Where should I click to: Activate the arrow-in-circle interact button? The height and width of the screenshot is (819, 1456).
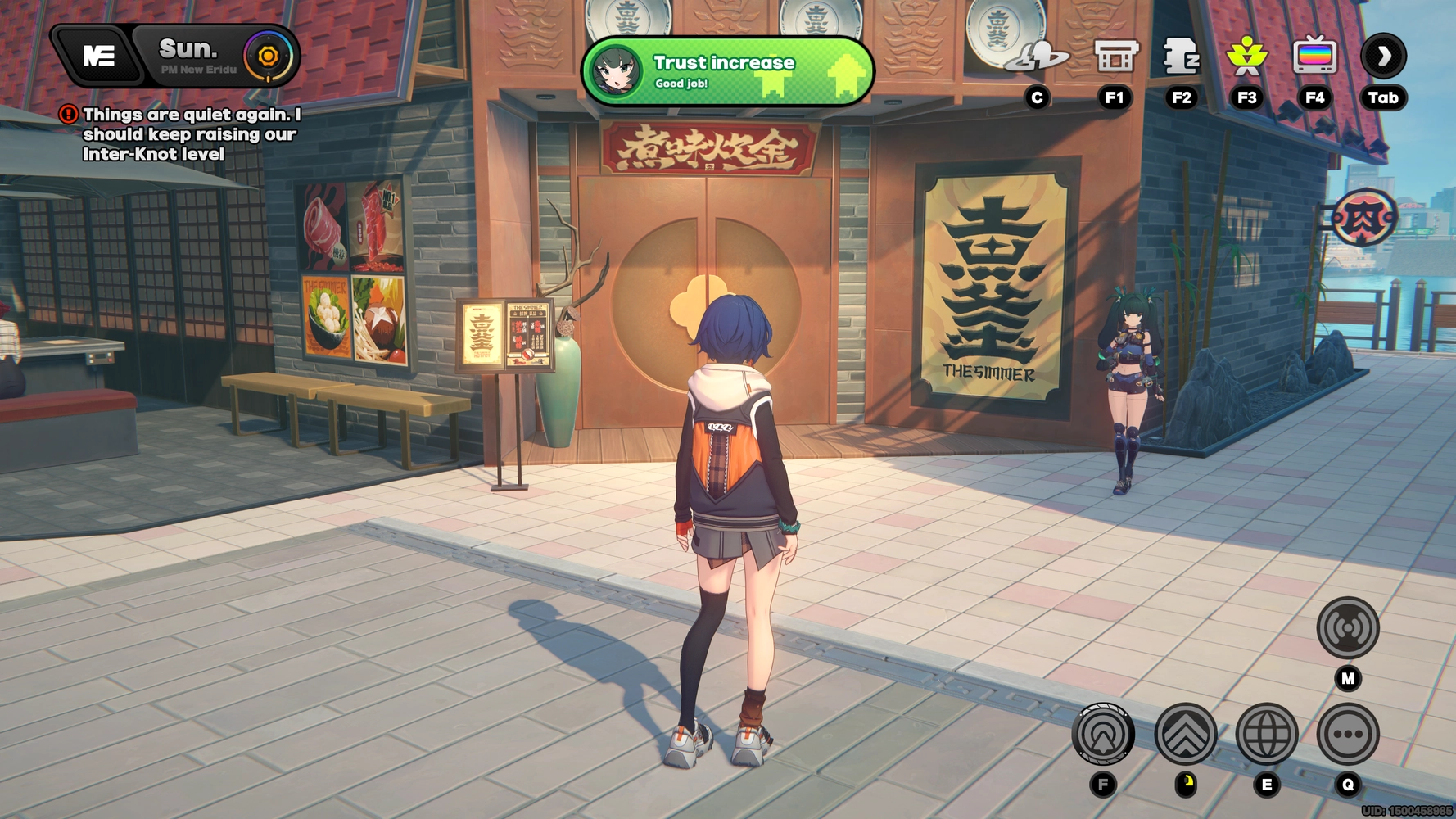tap(1103, 734)
